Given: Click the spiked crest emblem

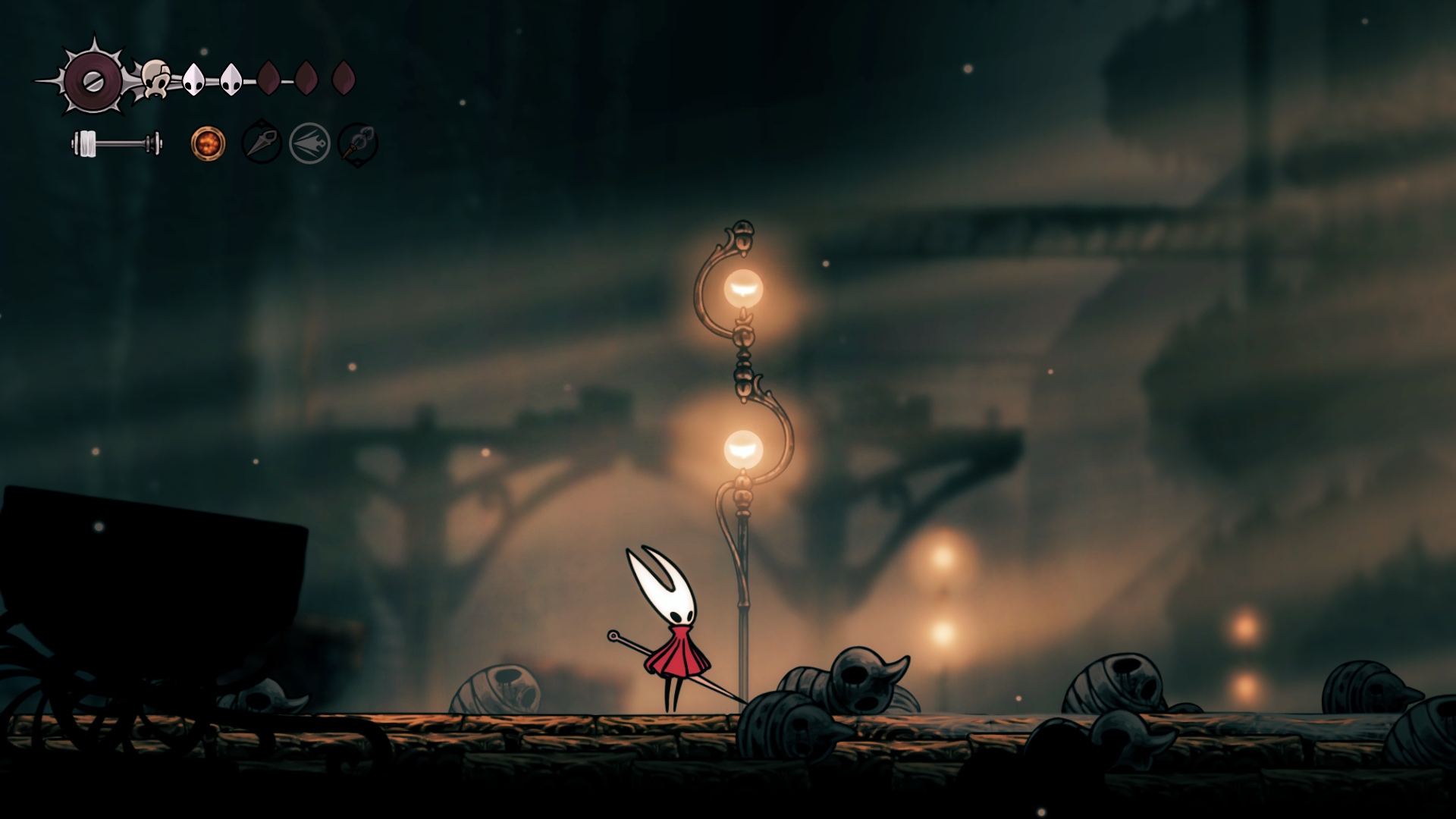Looking at the screenshot, I should [x=93, y=80].
